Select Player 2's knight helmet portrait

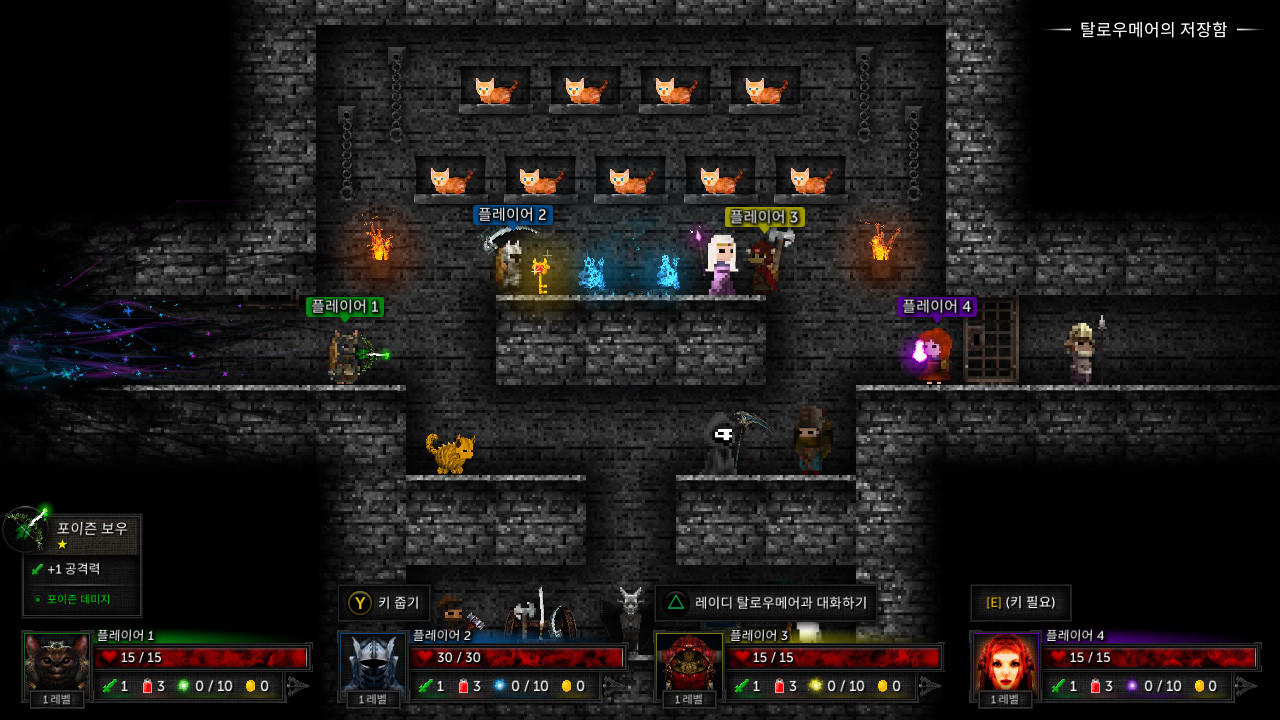pos(371,660)
